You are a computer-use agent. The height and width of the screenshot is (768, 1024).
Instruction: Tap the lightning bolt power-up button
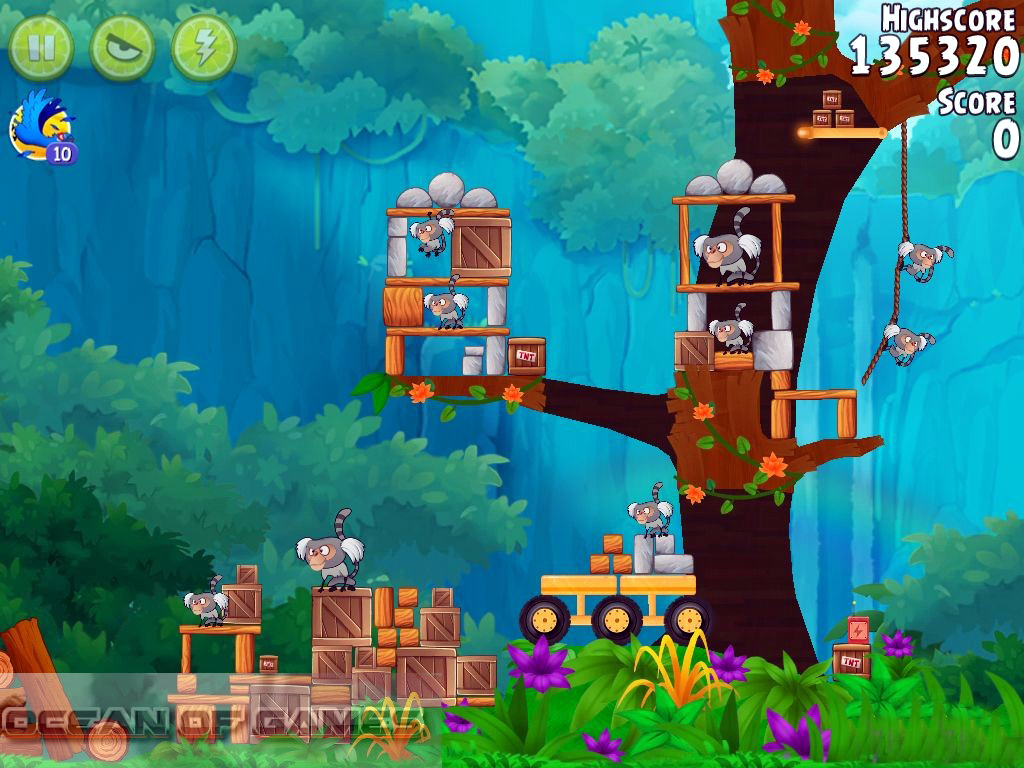(204, 47)
